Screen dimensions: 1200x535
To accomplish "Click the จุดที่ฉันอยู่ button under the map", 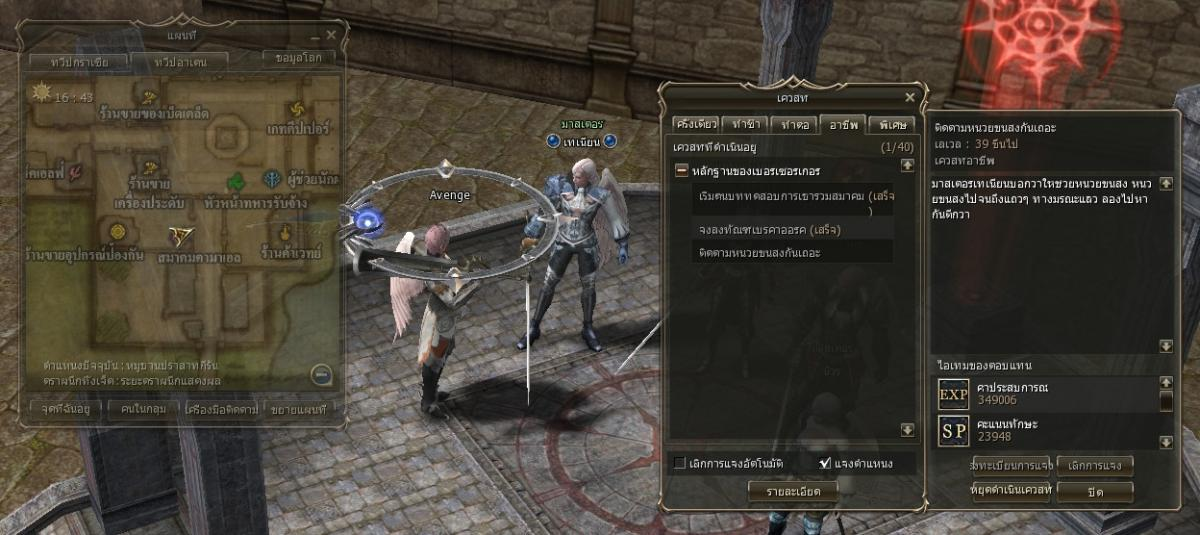I will 61,408.
